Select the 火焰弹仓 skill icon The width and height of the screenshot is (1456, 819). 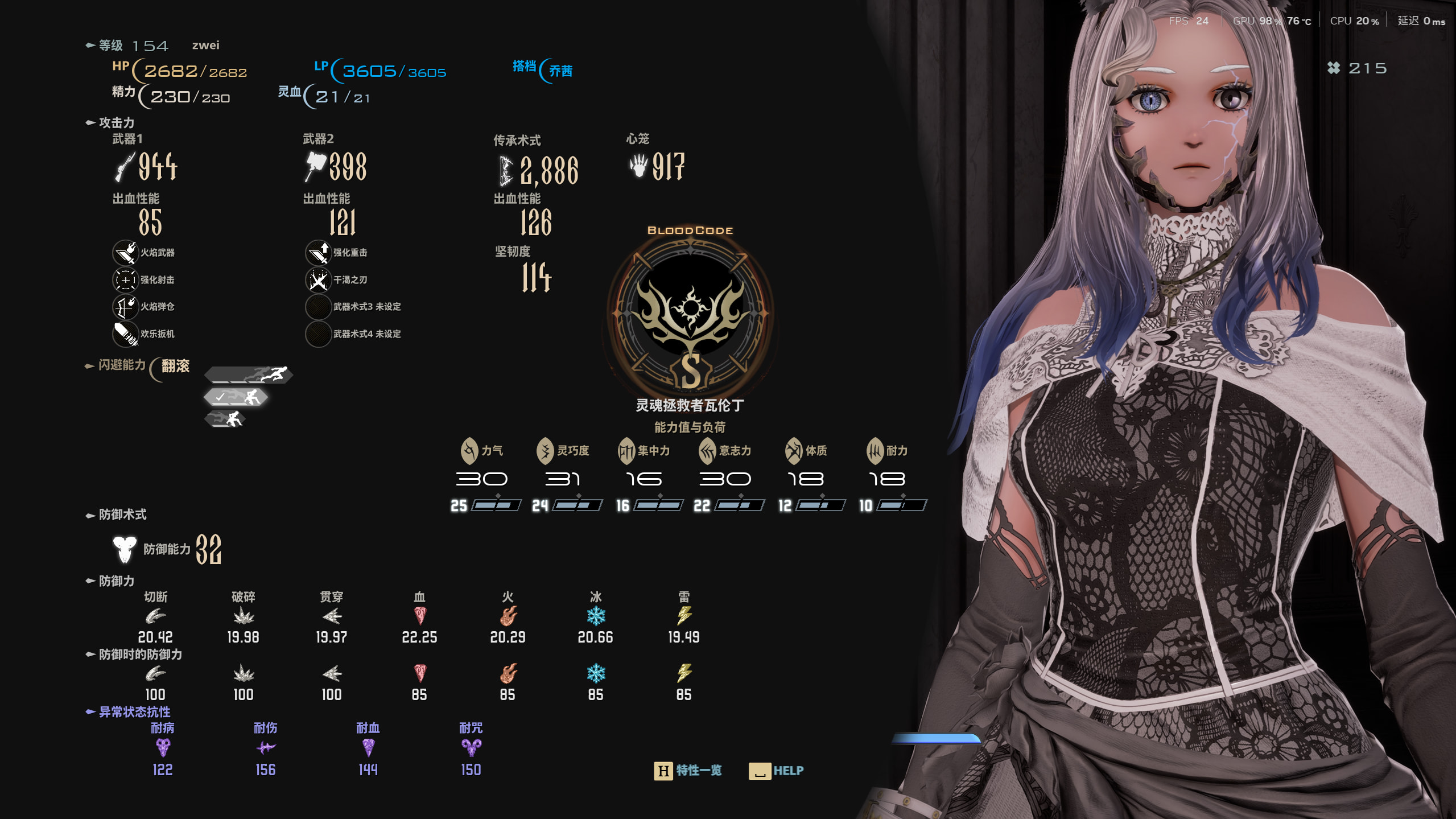tap(125, 307)
